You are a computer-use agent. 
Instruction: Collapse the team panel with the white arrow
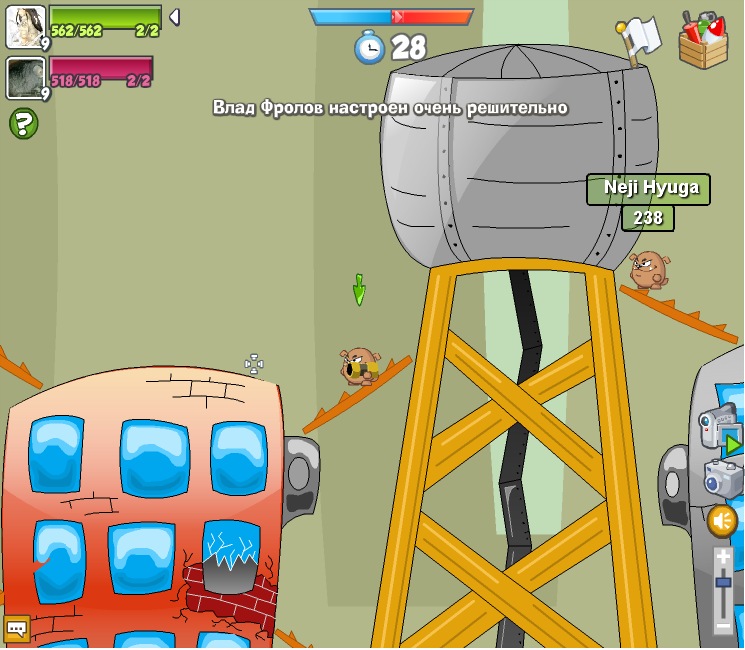coord(174,17)
